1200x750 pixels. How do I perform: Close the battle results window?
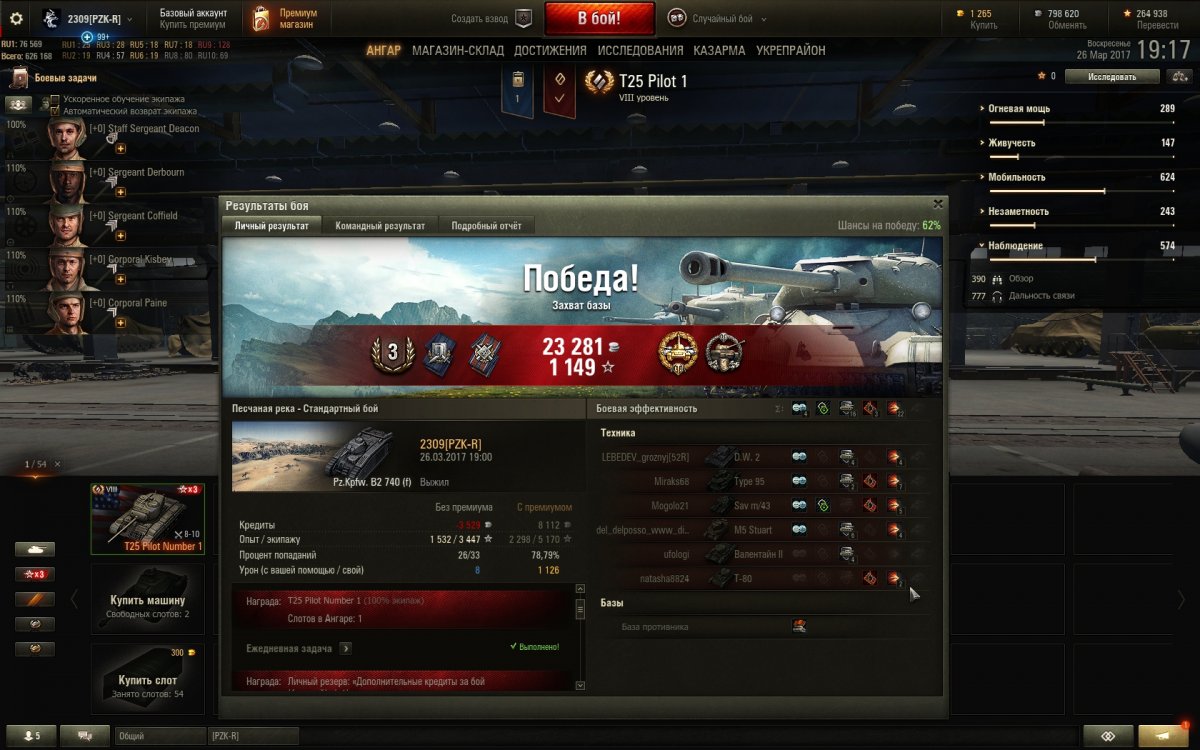click(937, 204)
